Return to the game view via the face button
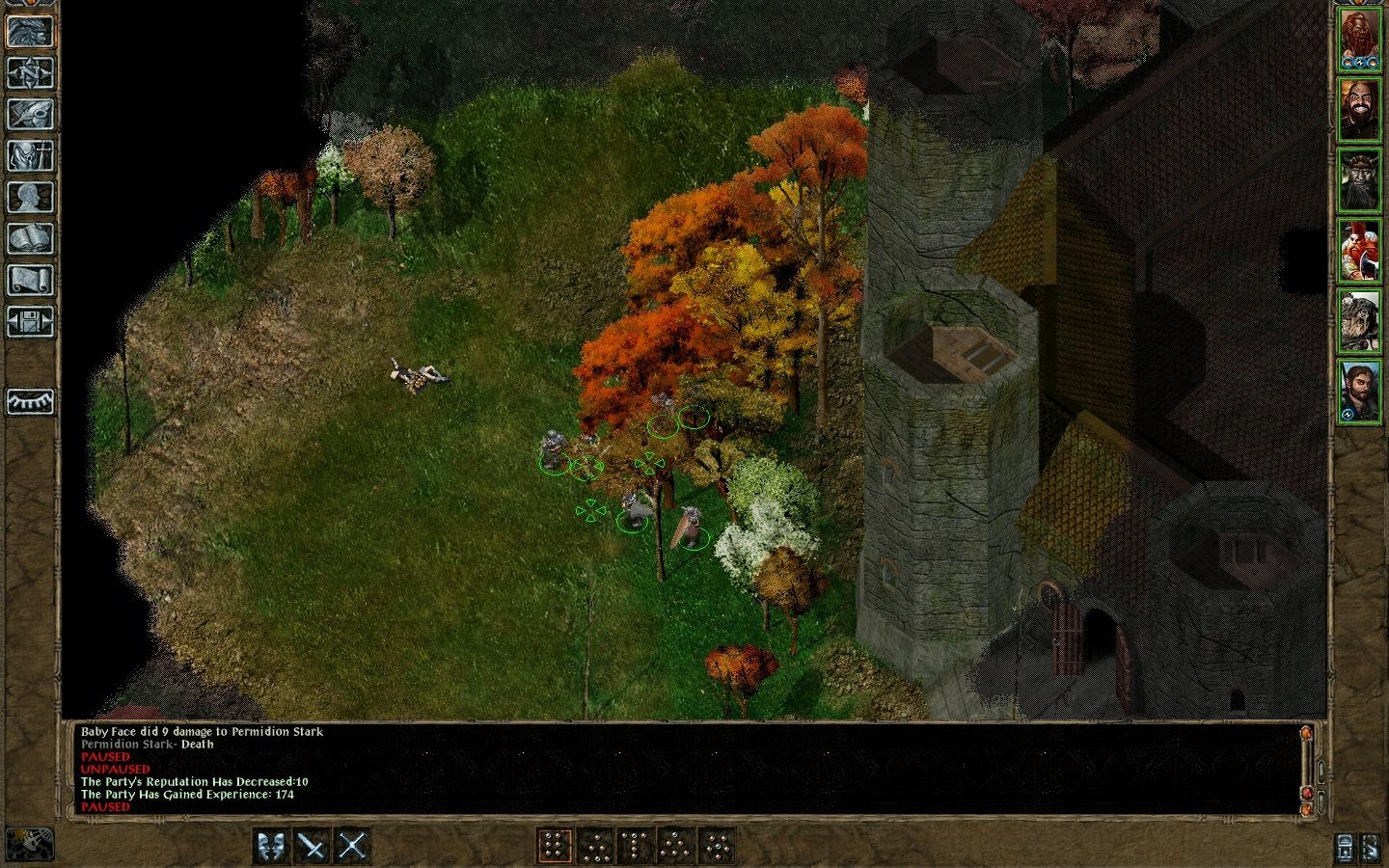The height and width of the screenshot is (868, 1389). point(30,31)
